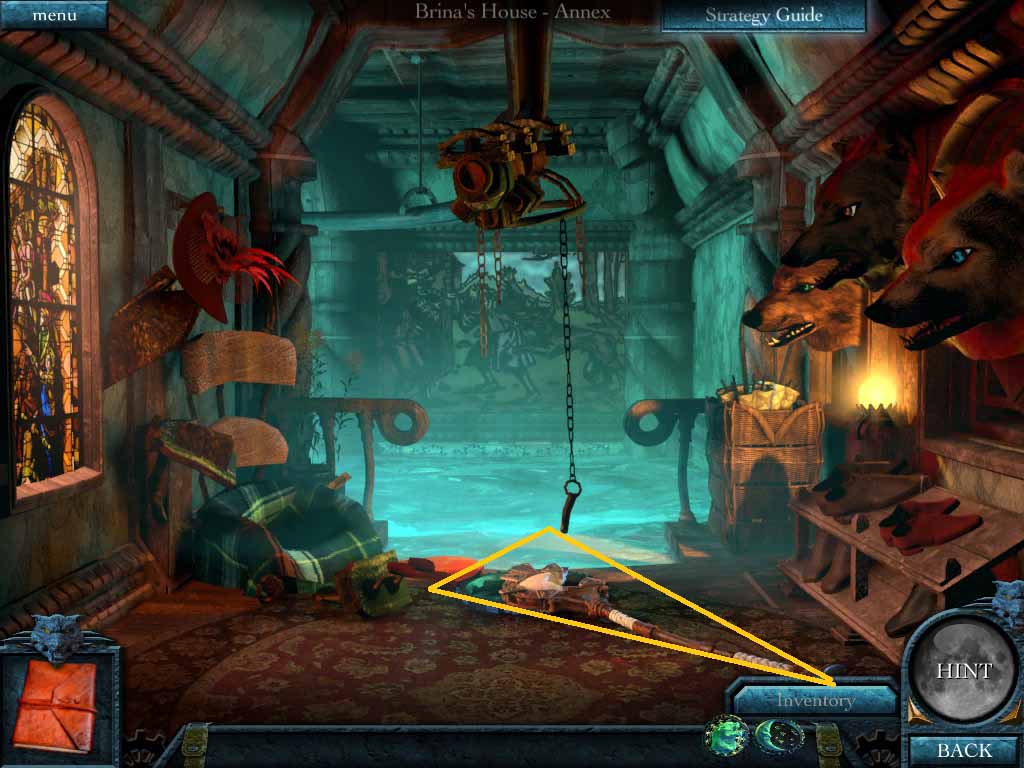Open the Strategy Guide
Image resolution: width=1024 pixels, height=768 pixels.
pos(763,15)
